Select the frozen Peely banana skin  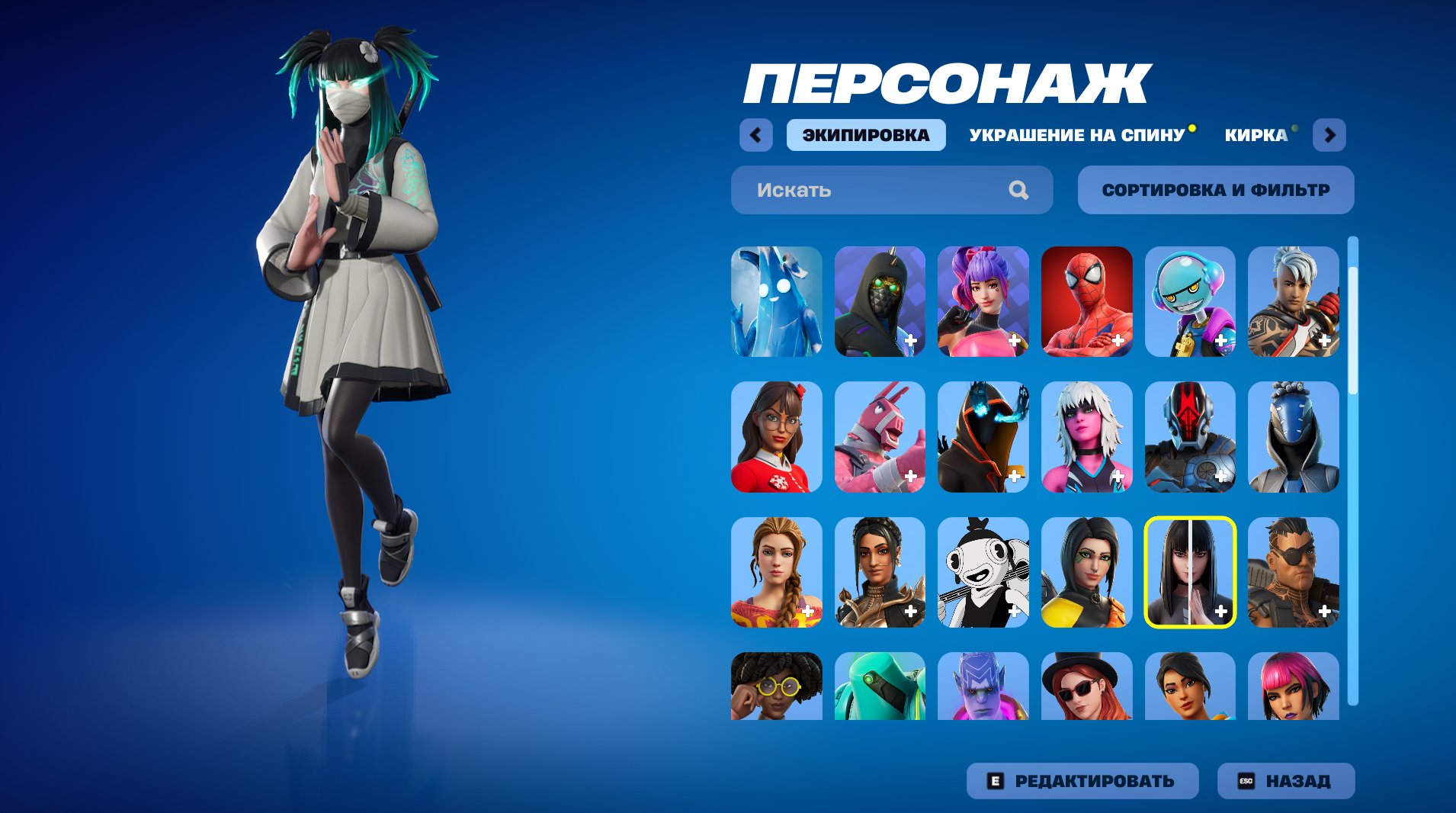(776, 301)
